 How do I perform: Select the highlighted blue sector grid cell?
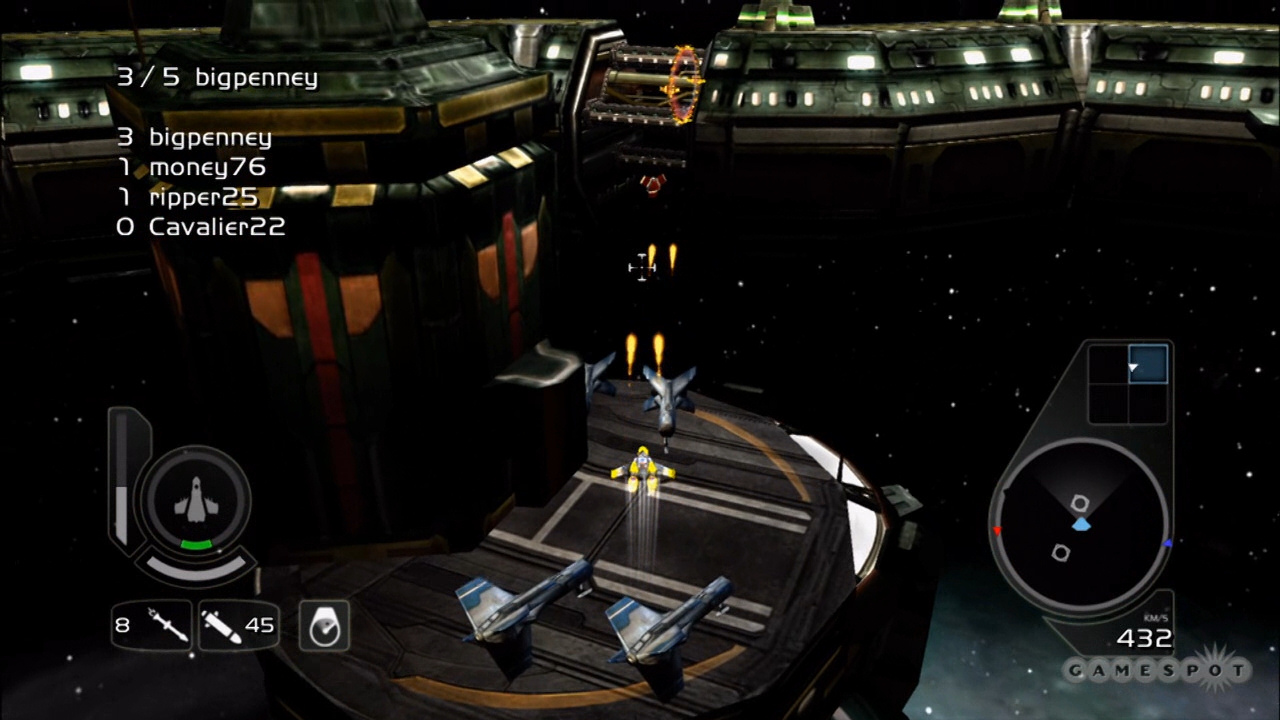click(1147, 364)
